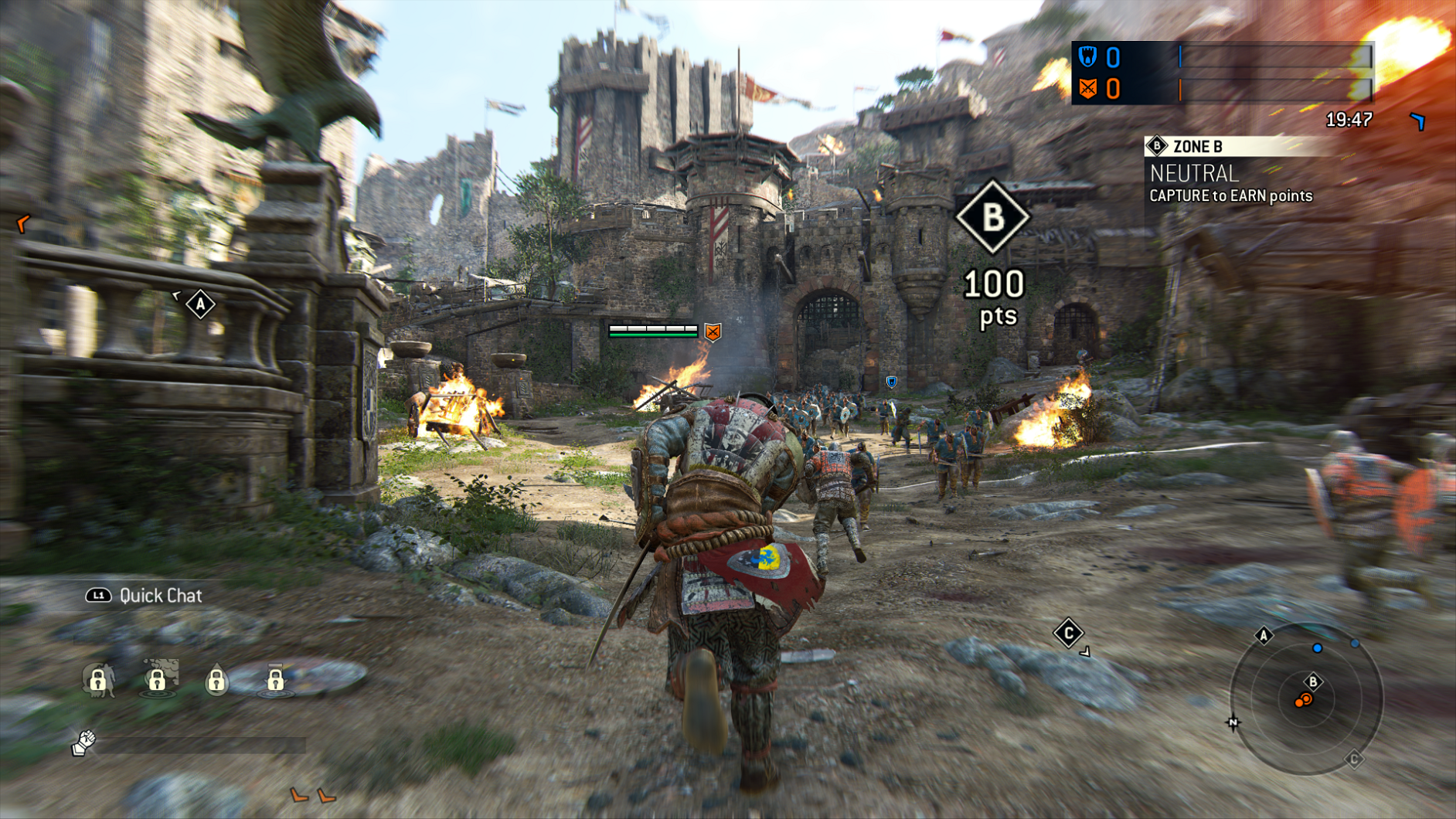Collapse the team scoreboard panel
Image resolution: width=1456 pixels, height=819 pixels.
[1221, 73]
